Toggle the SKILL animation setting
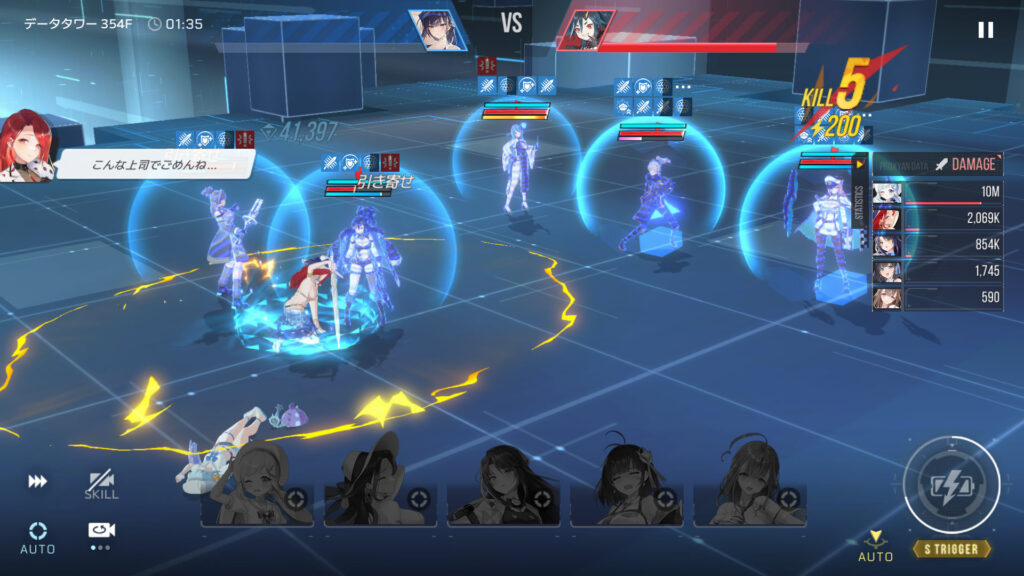 (x=101, y=485)
